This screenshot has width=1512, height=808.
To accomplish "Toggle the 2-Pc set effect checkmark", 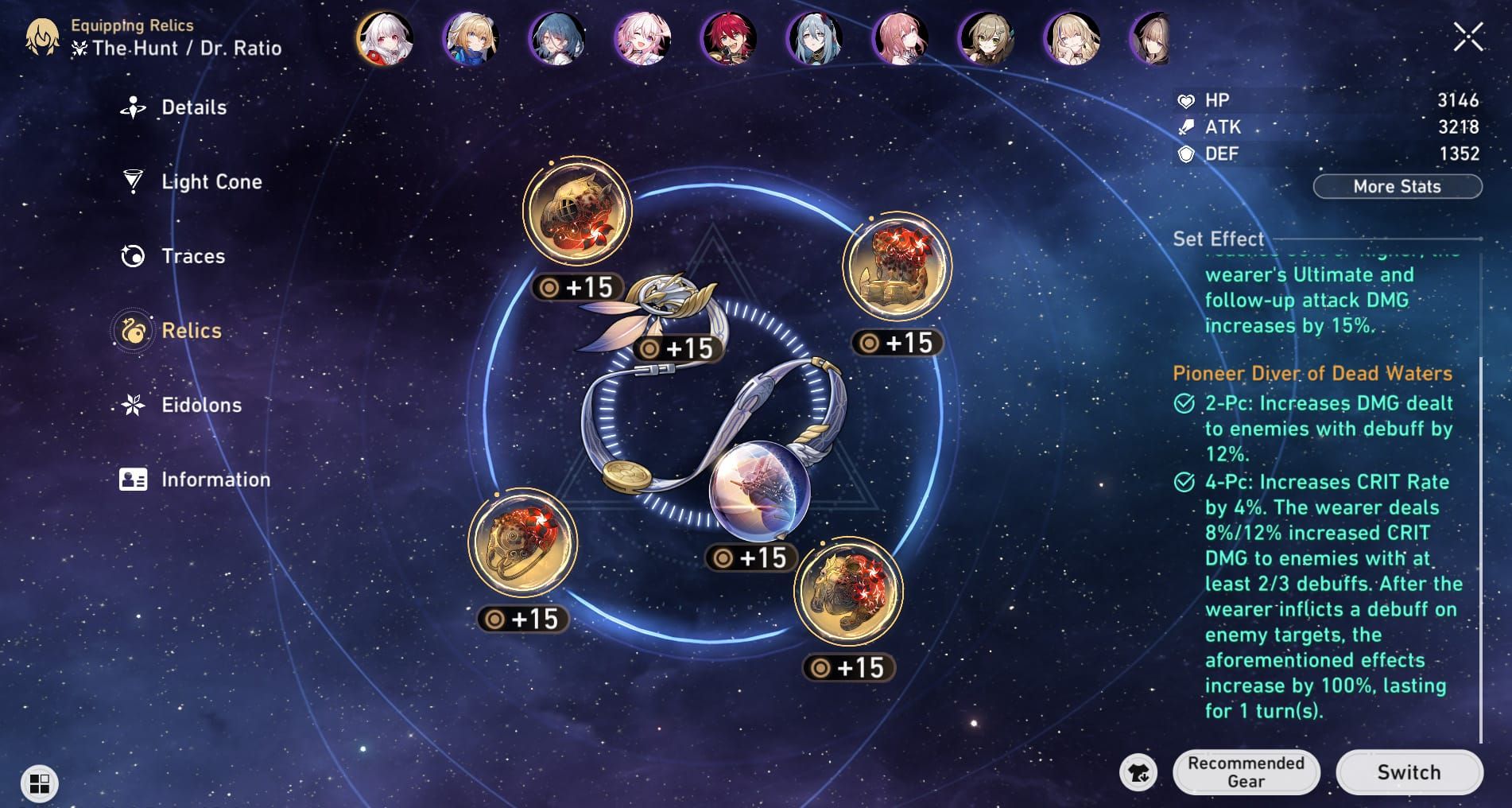I will [x=1184, y=402].
